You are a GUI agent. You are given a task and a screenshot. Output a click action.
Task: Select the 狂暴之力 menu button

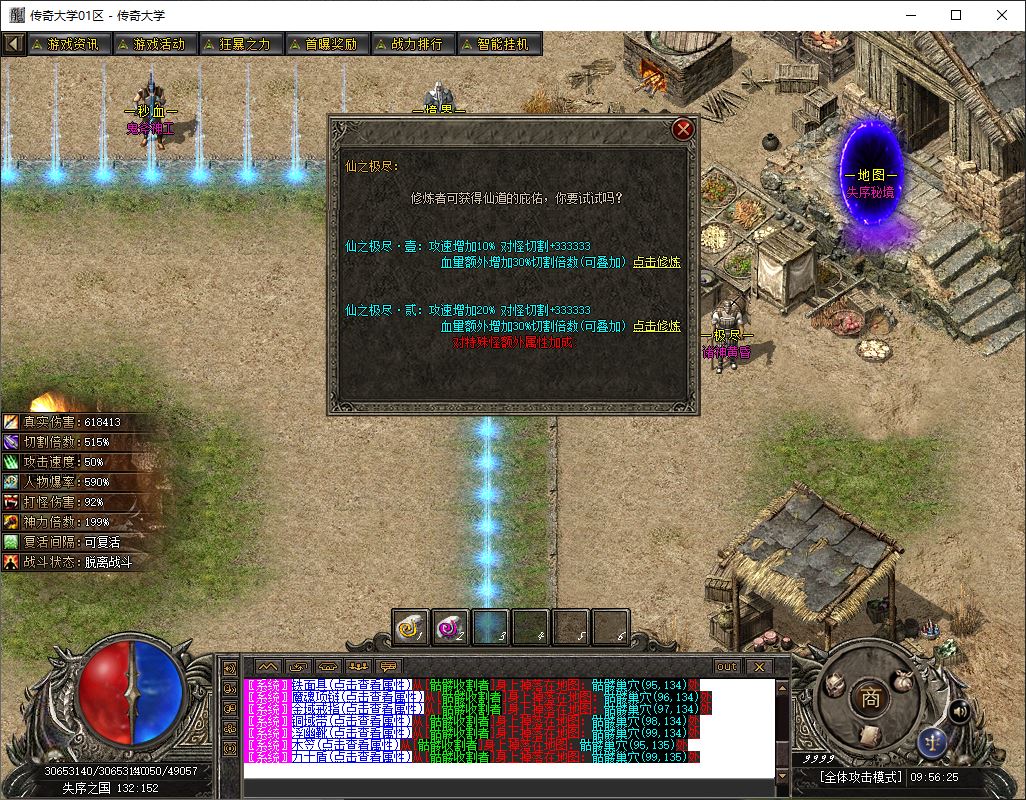[239, 44]
